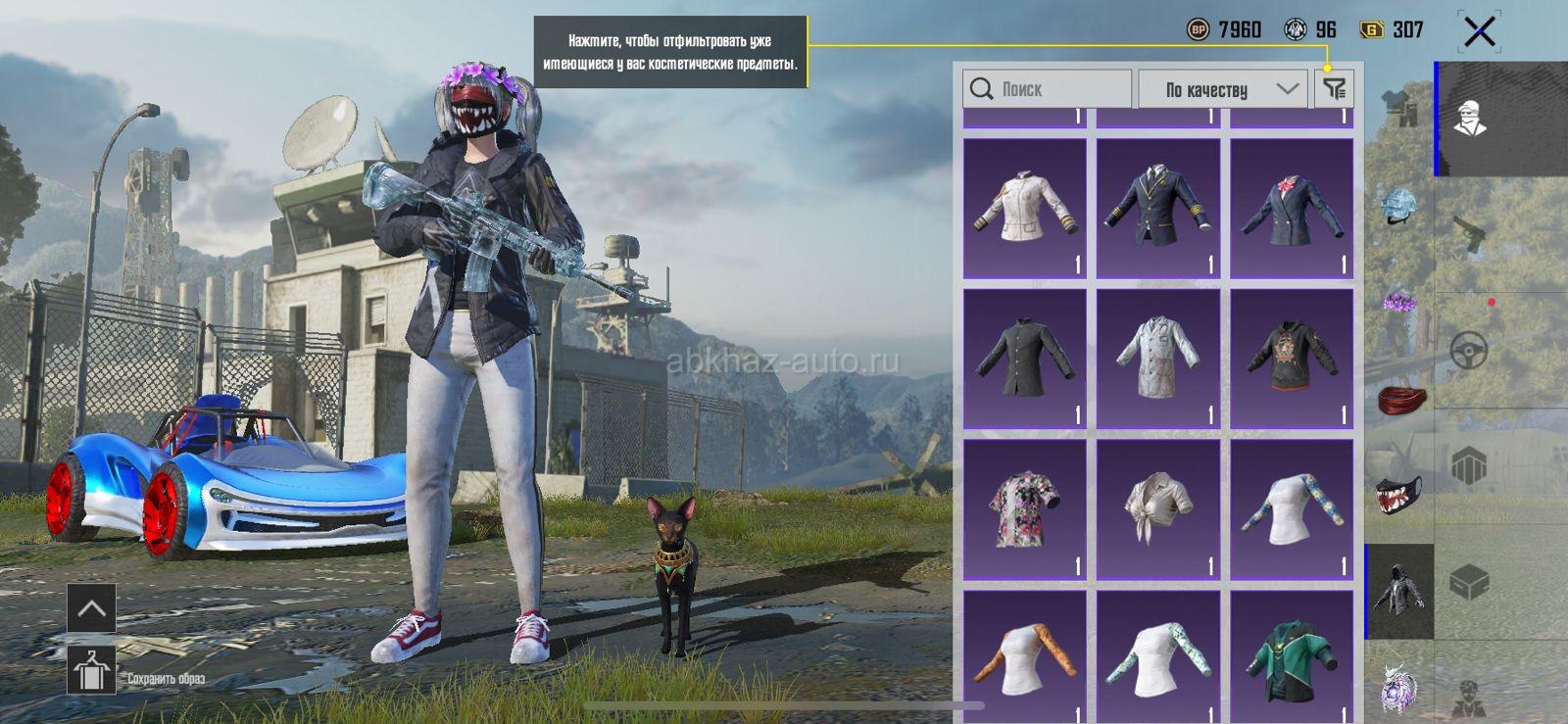Pick the white lab coat

(x=1157, y=359)
